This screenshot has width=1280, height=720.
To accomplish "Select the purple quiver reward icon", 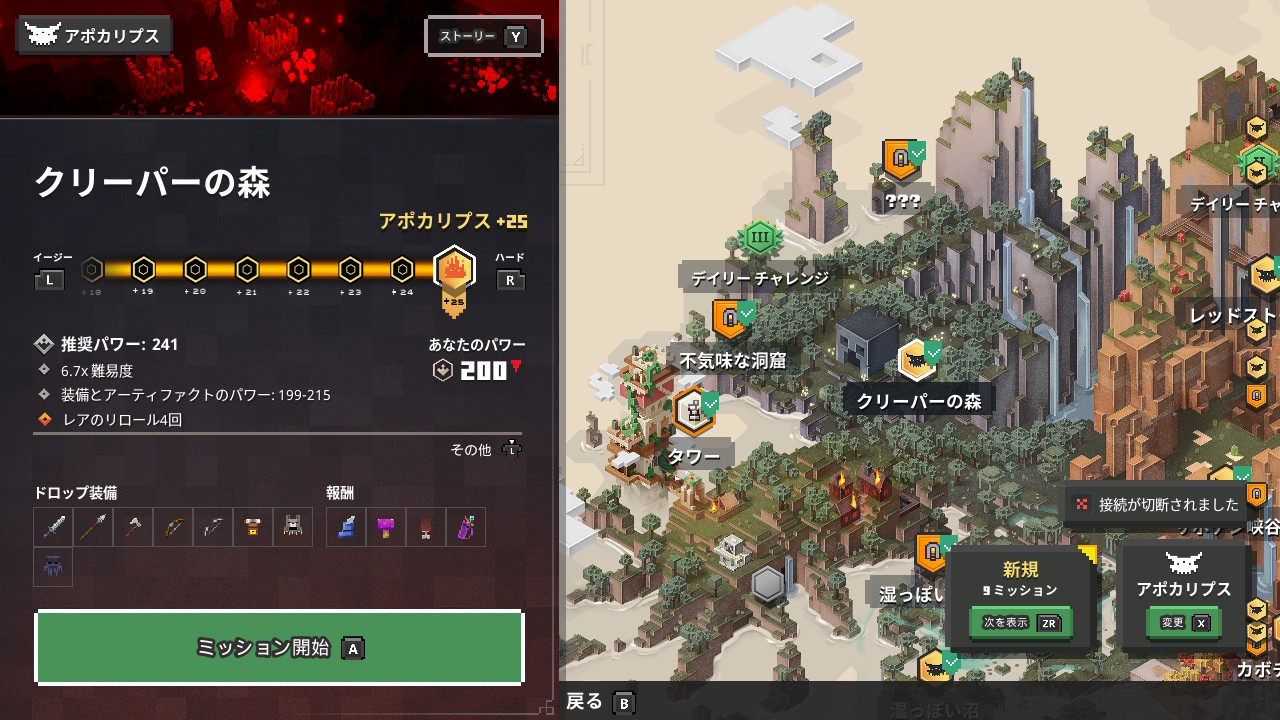I will tap(466, 527).
